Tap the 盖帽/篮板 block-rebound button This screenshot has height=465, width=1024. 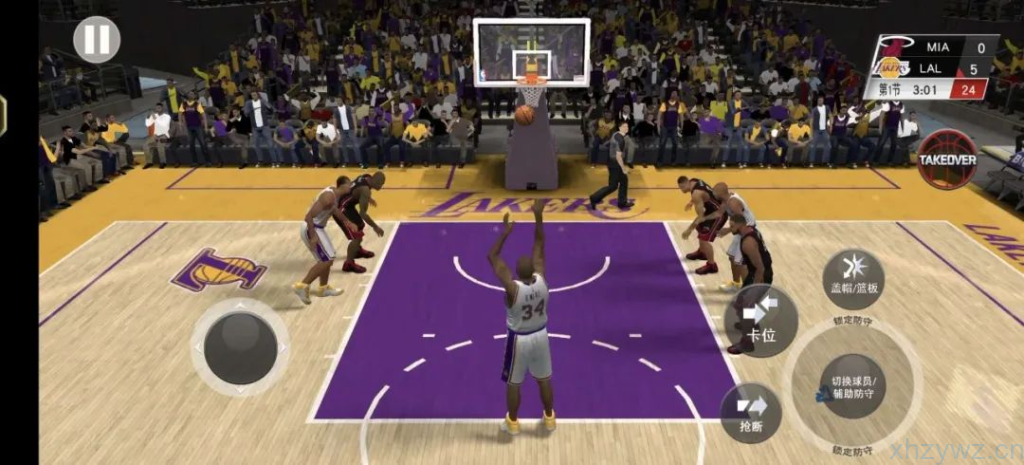tap(853, 277)
